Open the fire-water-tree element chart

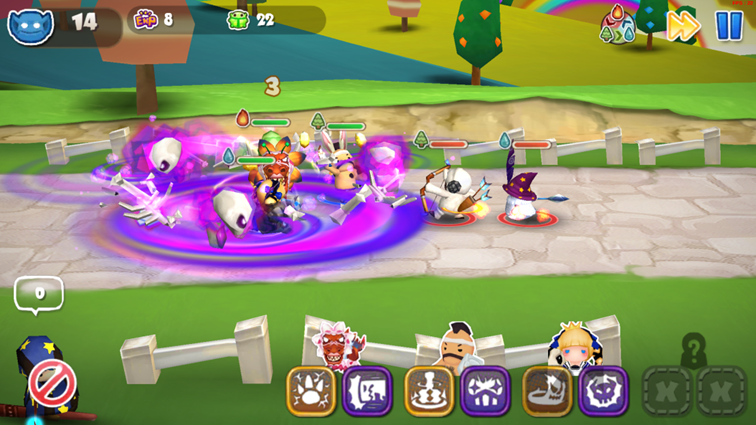click(617, 26)
